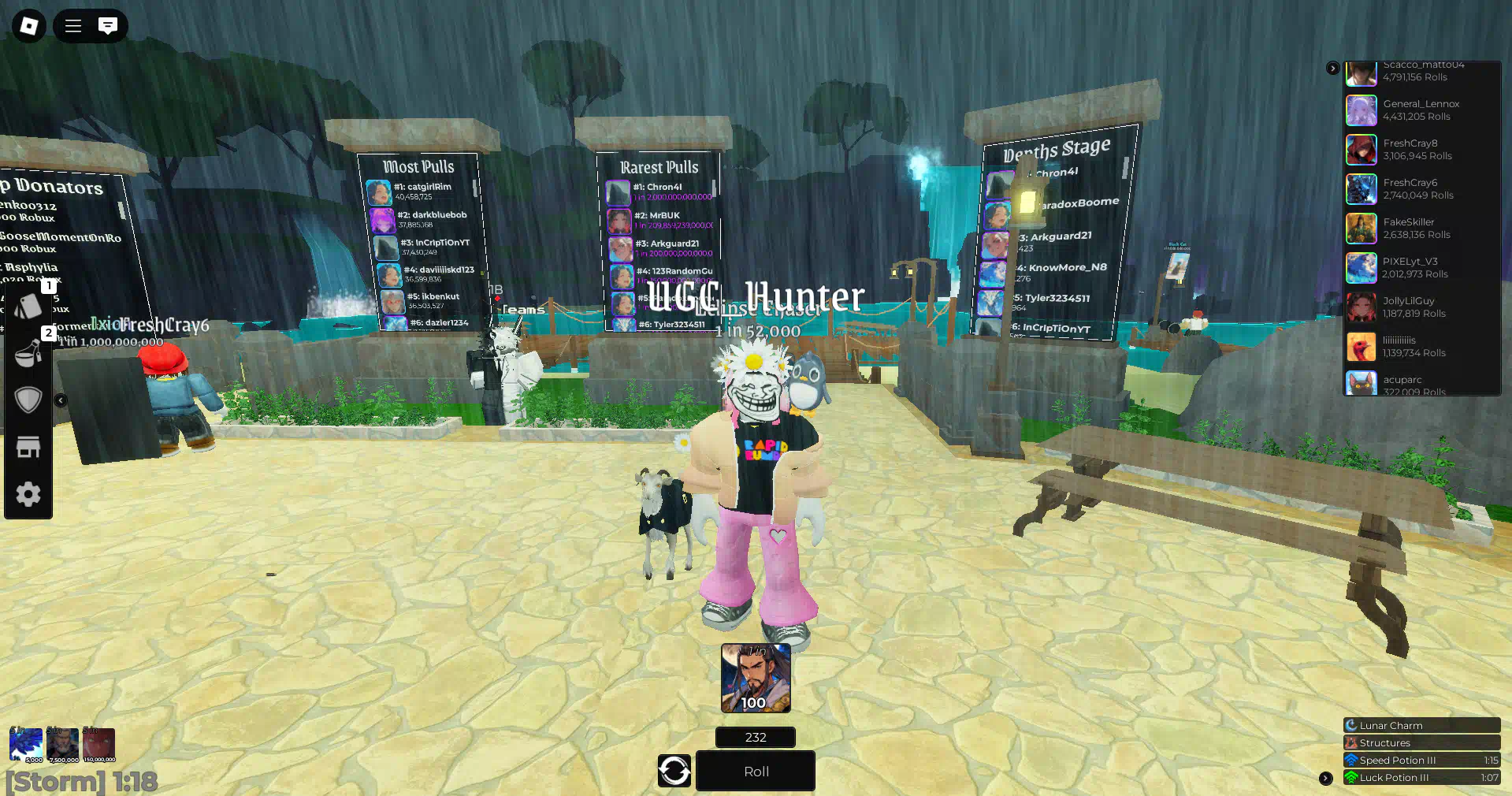Open the Roblox logo menu
The height and width of the screenshot is (796, 1512).
(x=29, y=26)
